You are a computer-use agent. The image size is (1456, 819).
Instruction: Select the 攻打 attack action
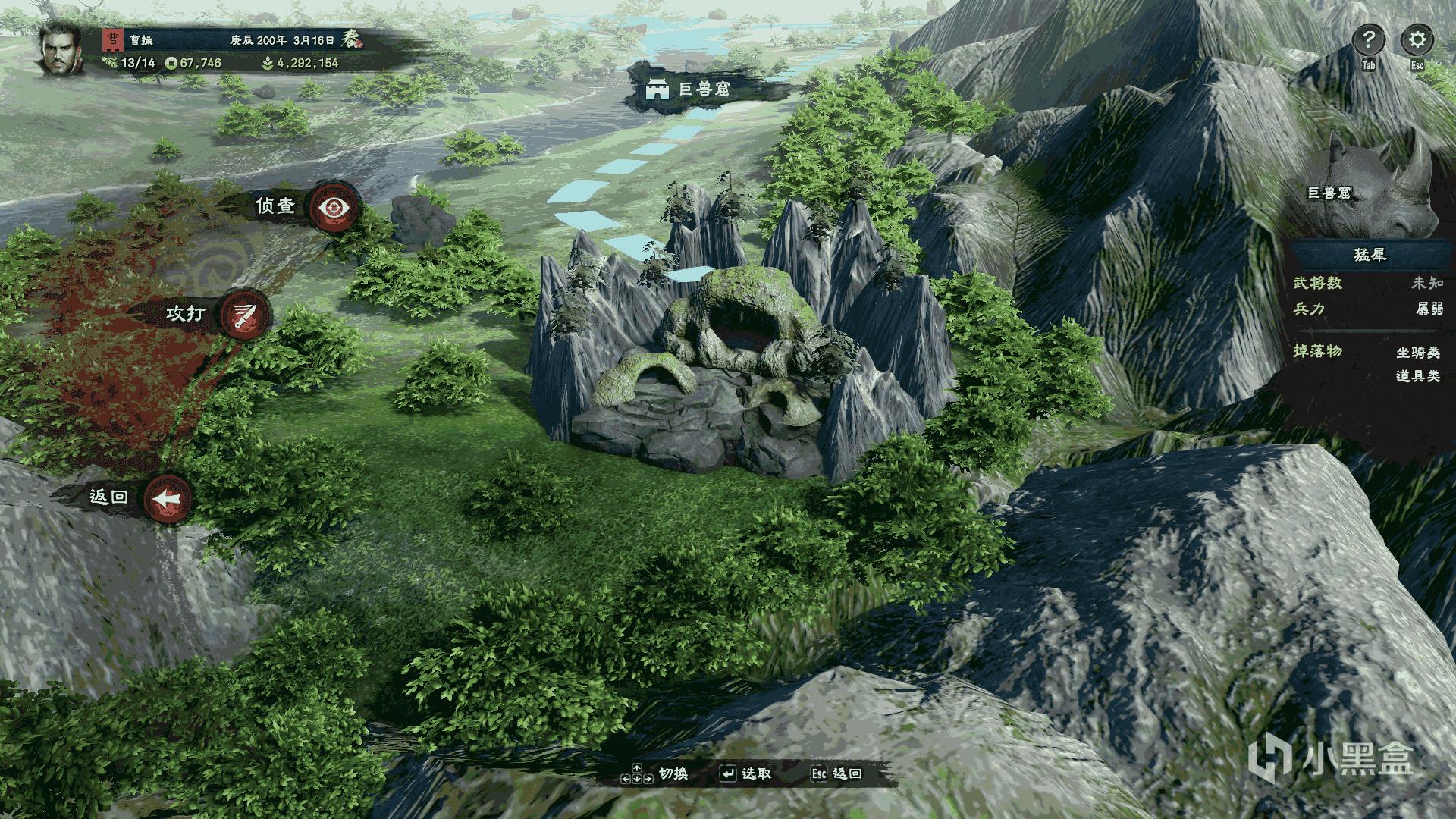245,314
